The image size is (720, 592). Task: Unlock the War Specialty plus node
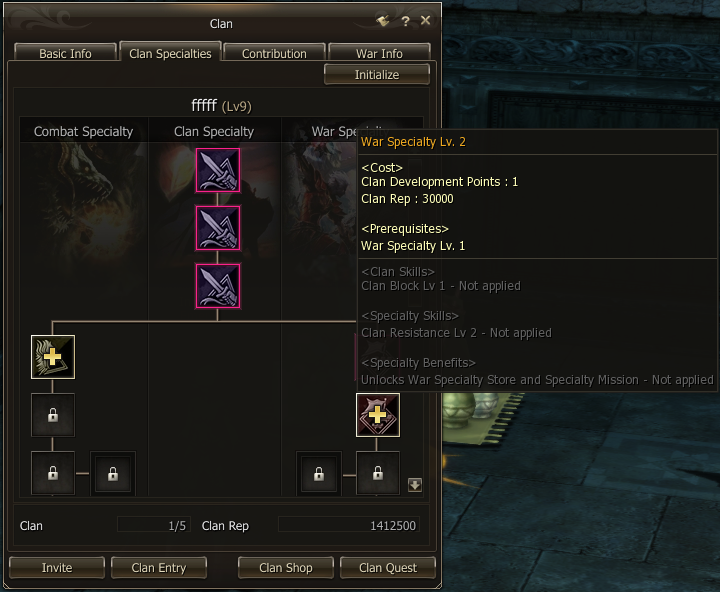click(x=378, y=415)
